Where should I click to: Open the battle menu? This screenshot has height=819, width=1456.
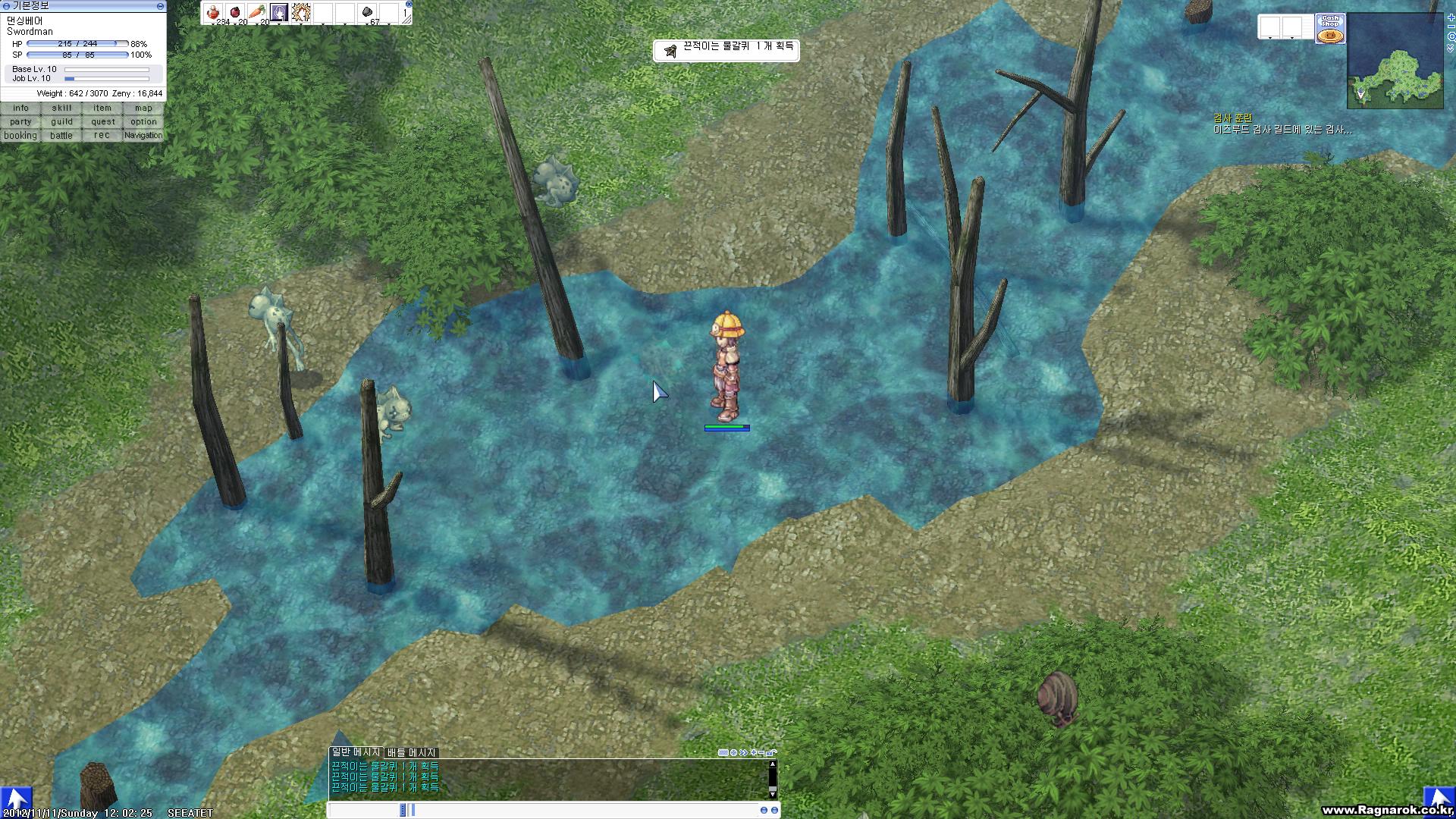click(x=61, y=136)
